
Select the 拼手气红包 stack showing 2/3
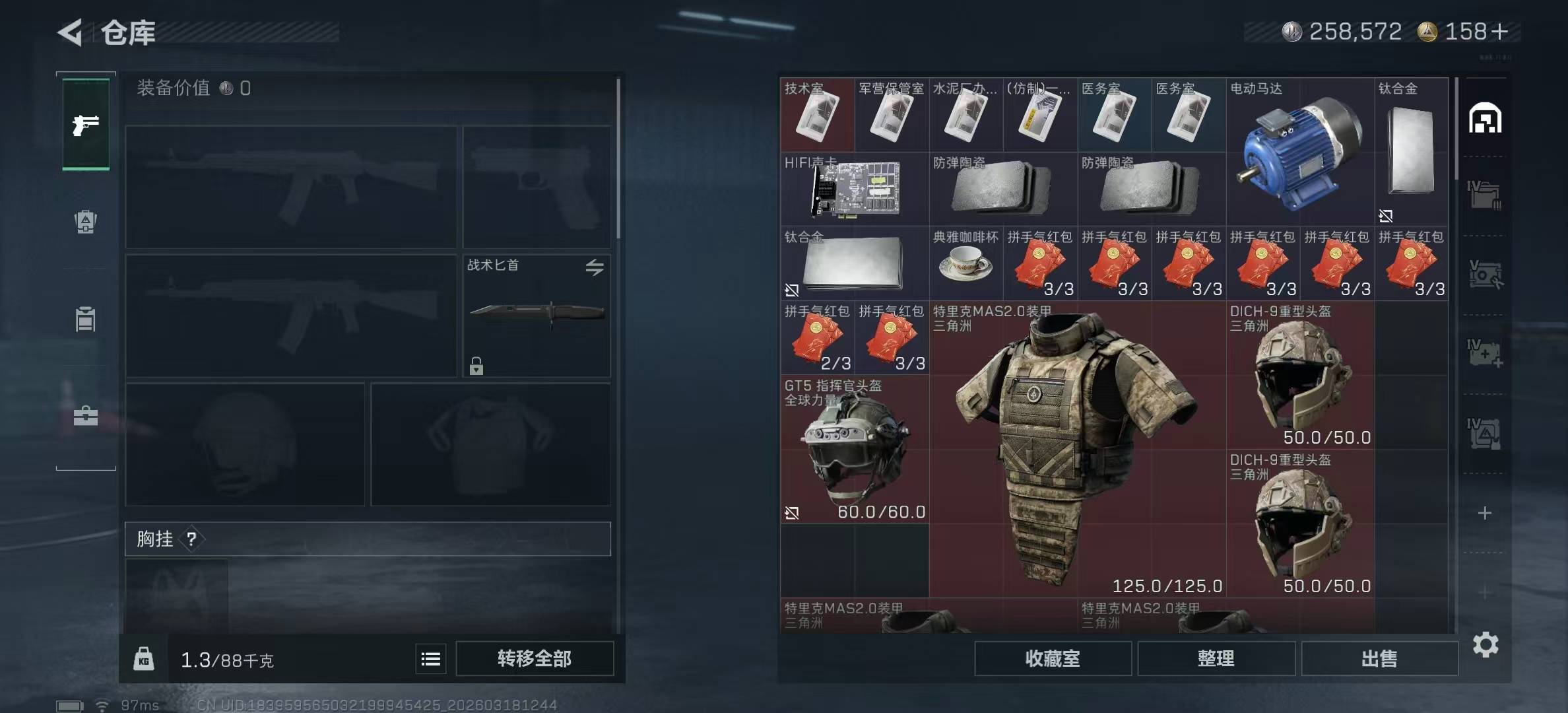tap(817, 338)
